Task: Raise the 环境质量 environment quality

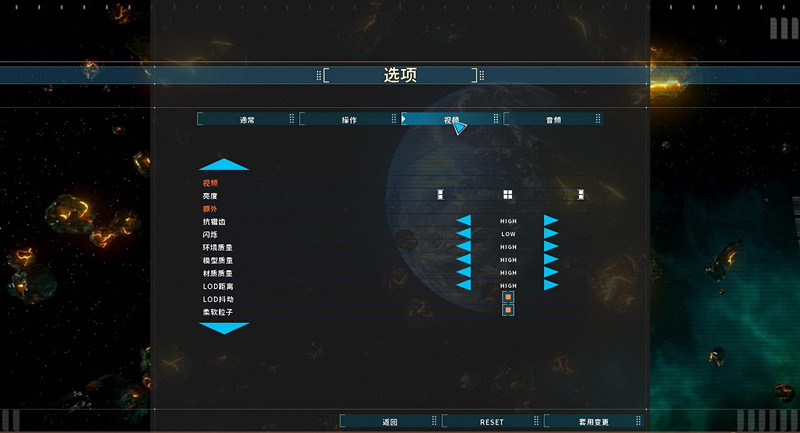Action: click(x=551, y=247)
